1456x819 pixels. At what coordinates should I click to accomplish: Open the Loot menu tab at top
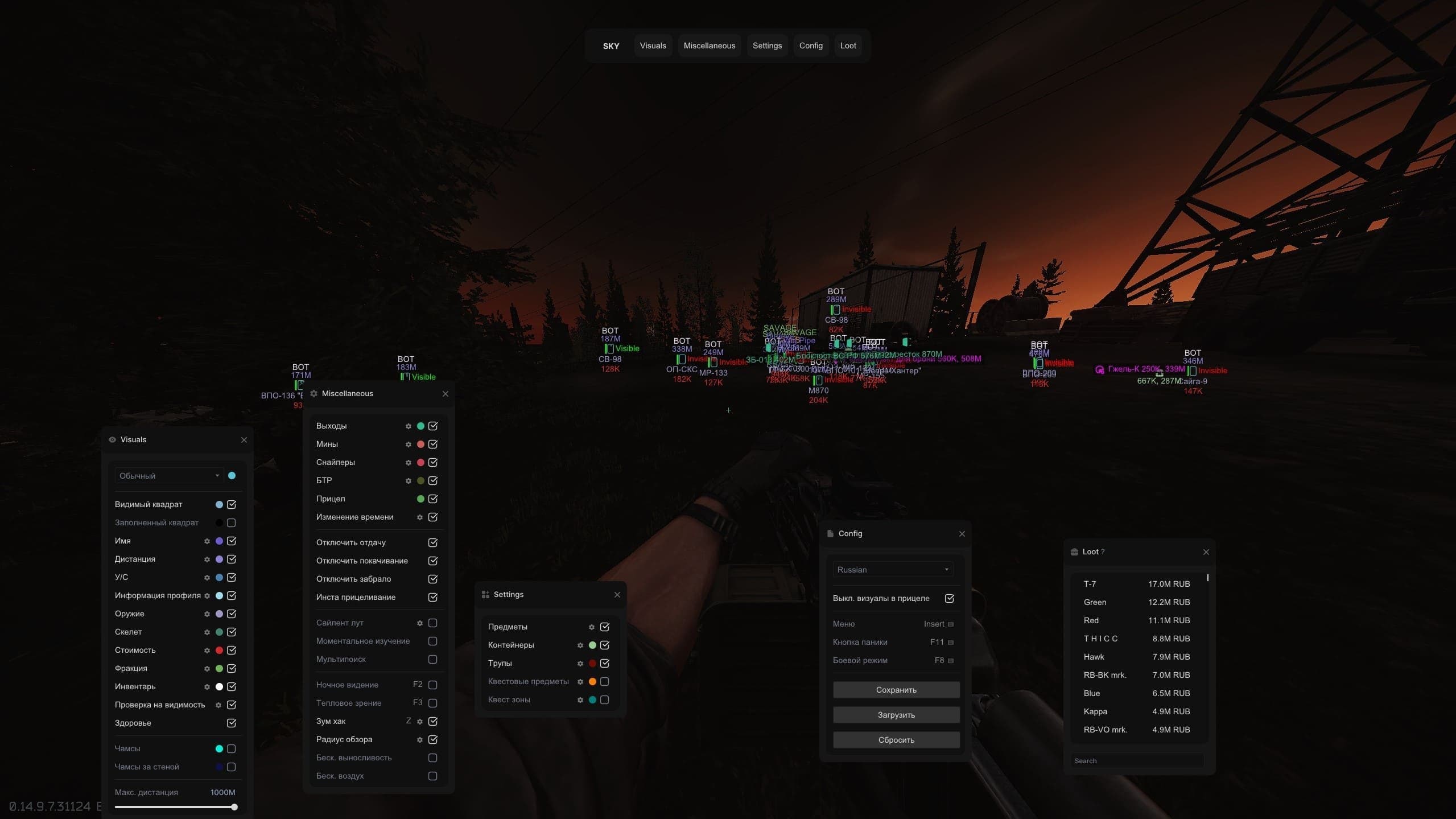847,46
